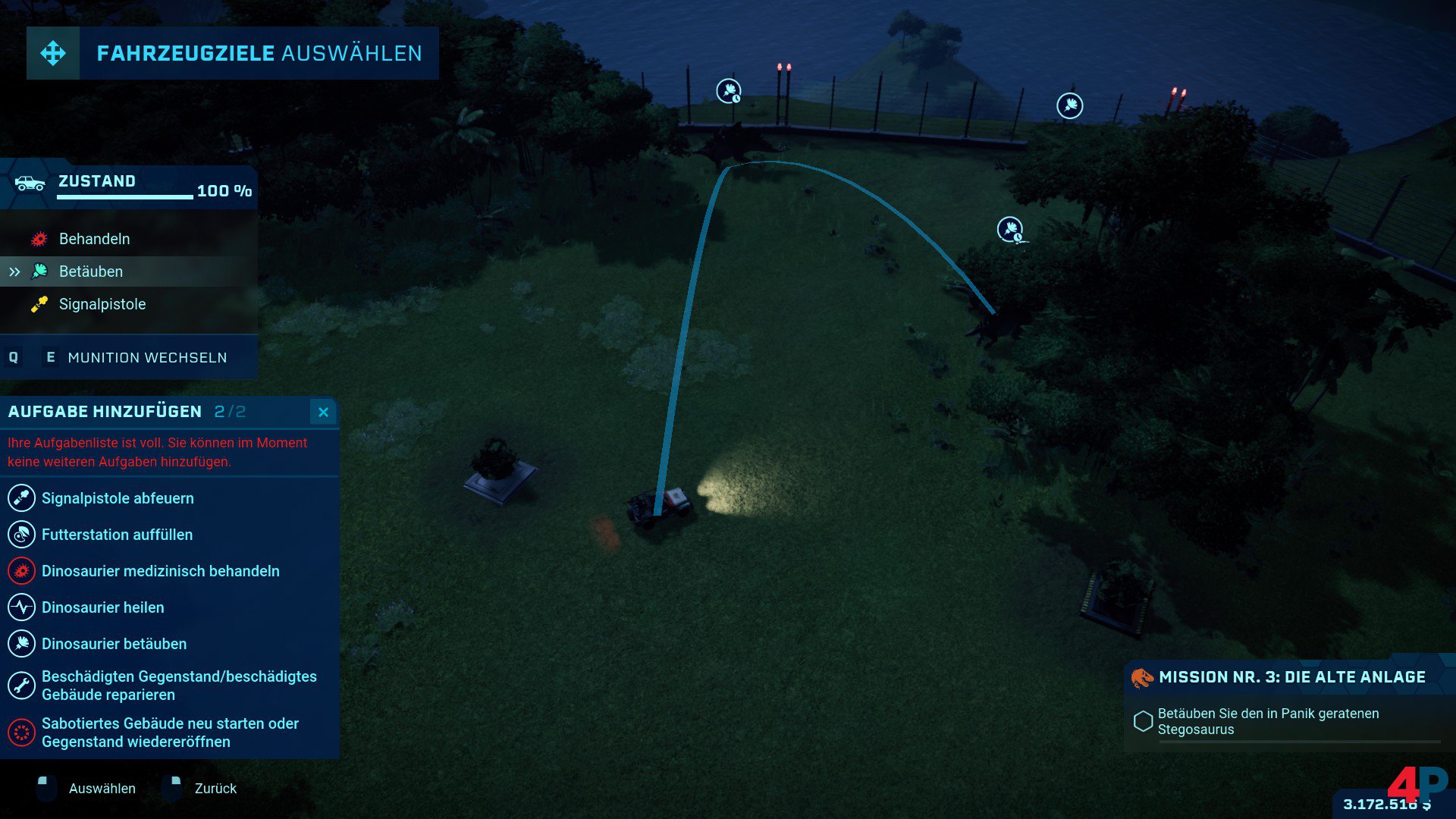Select Dinosaurier medizinisch behandeln task
The width and height of the screenshot is (1456, 819).
click(160, 571)
